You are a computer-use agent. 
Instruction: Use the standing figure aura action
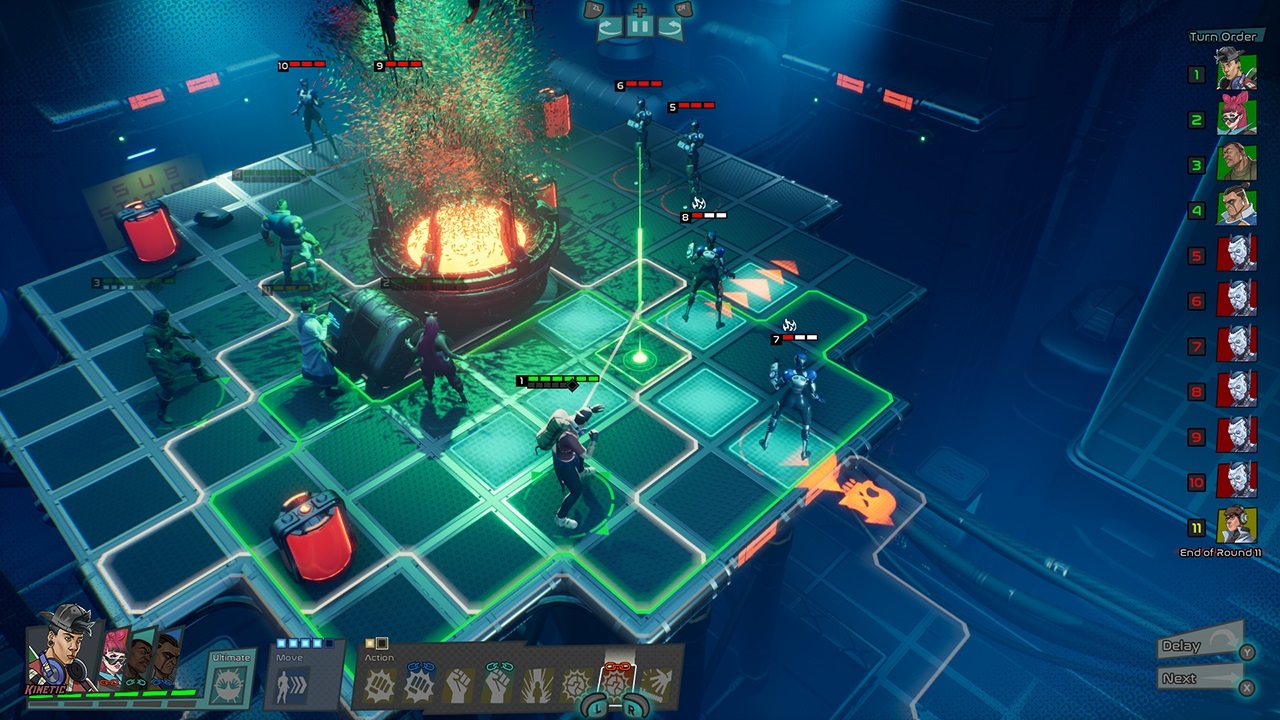(536, 685)
